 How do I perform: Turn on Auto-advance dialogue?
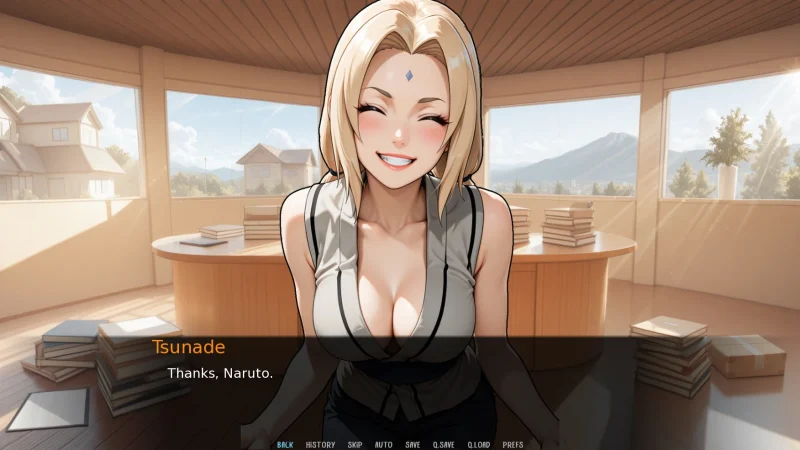click(x=383, y=444)
